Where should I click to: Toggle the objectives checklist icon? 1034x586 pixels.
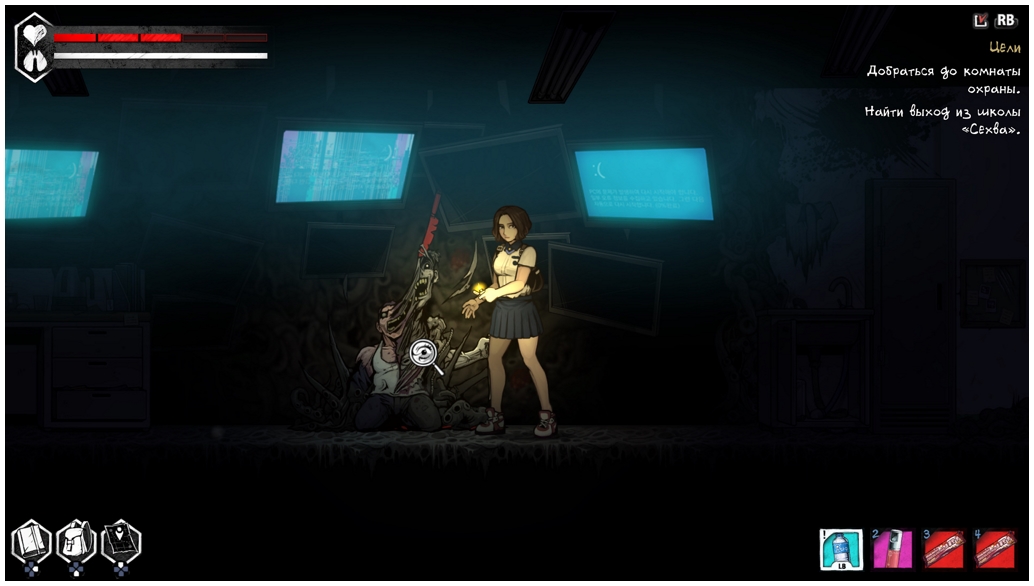(980, 20)
